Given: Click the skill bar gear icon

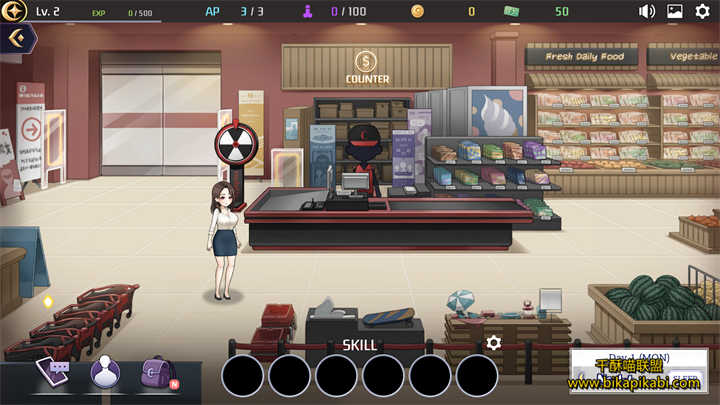Looking at the screenshot, I should [493, 343].
